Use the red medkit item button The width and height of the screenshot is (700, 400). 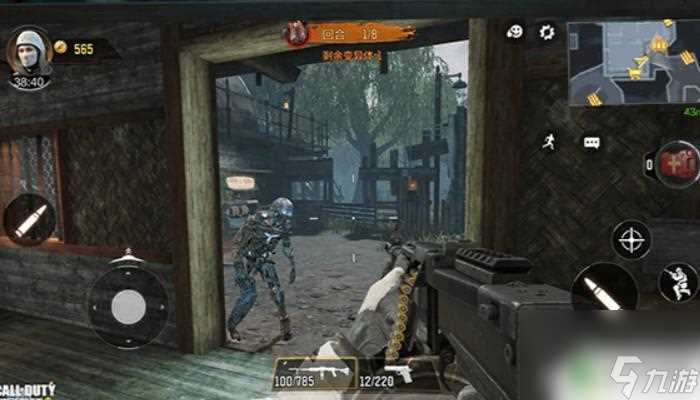678,163
